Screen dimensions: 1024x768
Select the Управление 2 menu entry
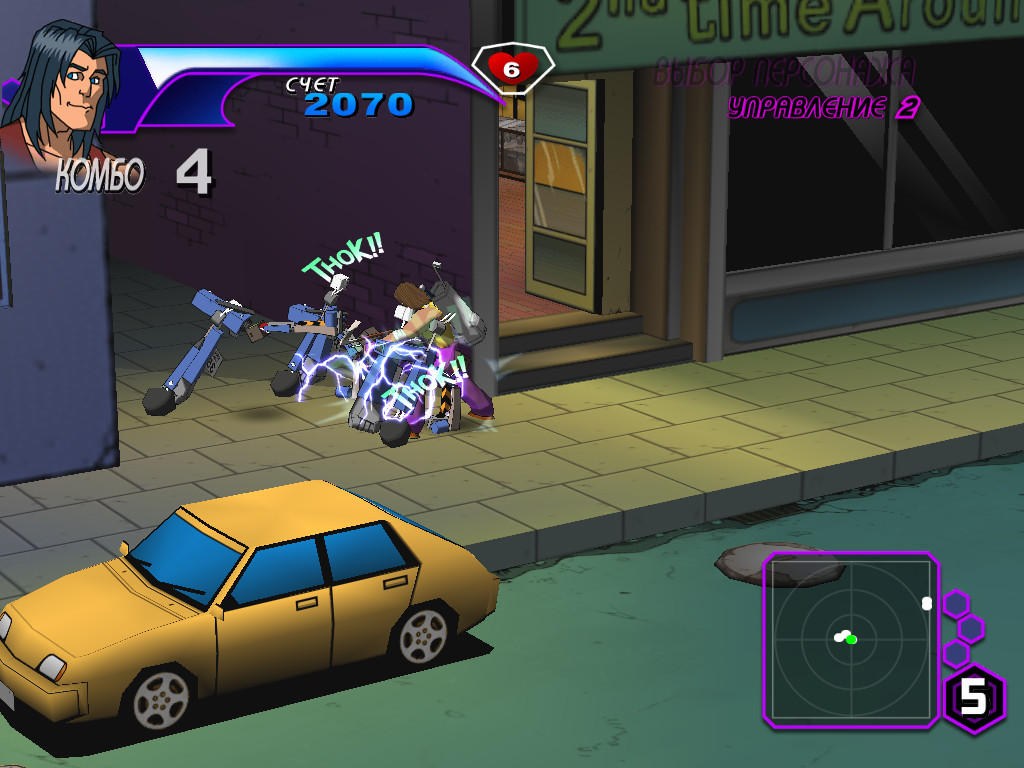[x=823, y=108]
